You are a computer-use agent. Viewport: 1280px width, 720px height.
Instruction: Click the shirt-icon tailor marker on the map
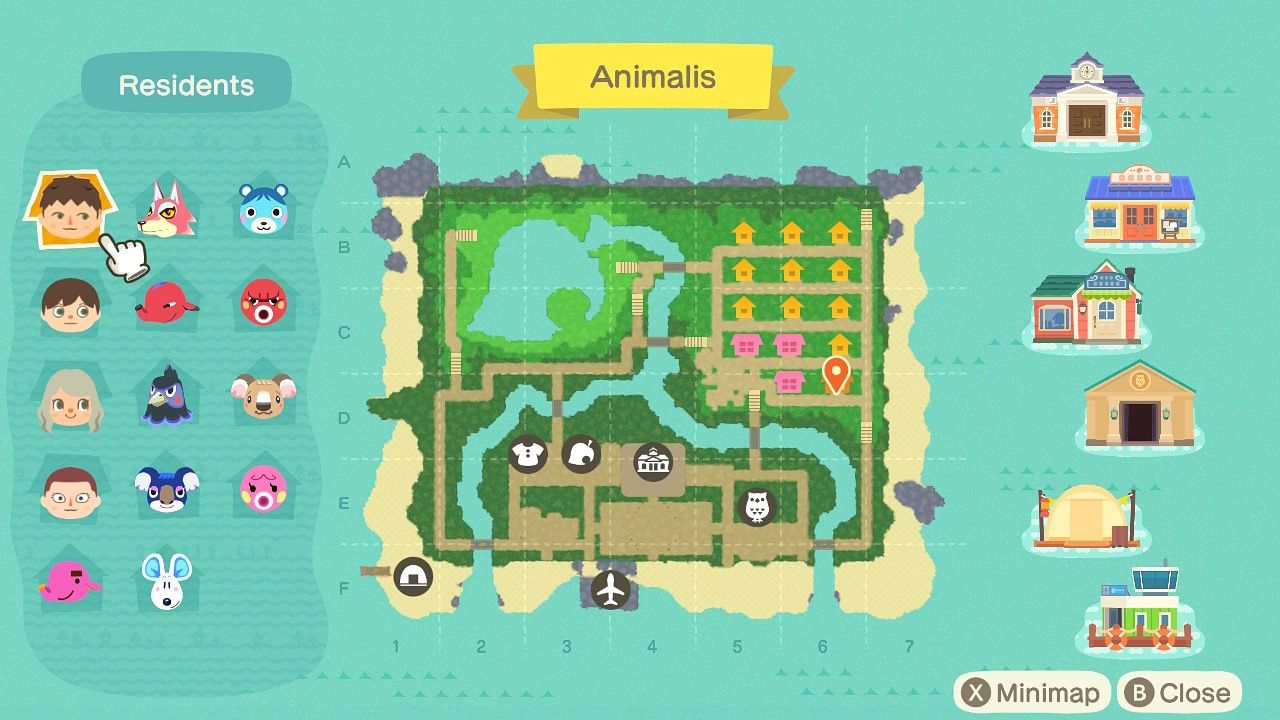526,454
